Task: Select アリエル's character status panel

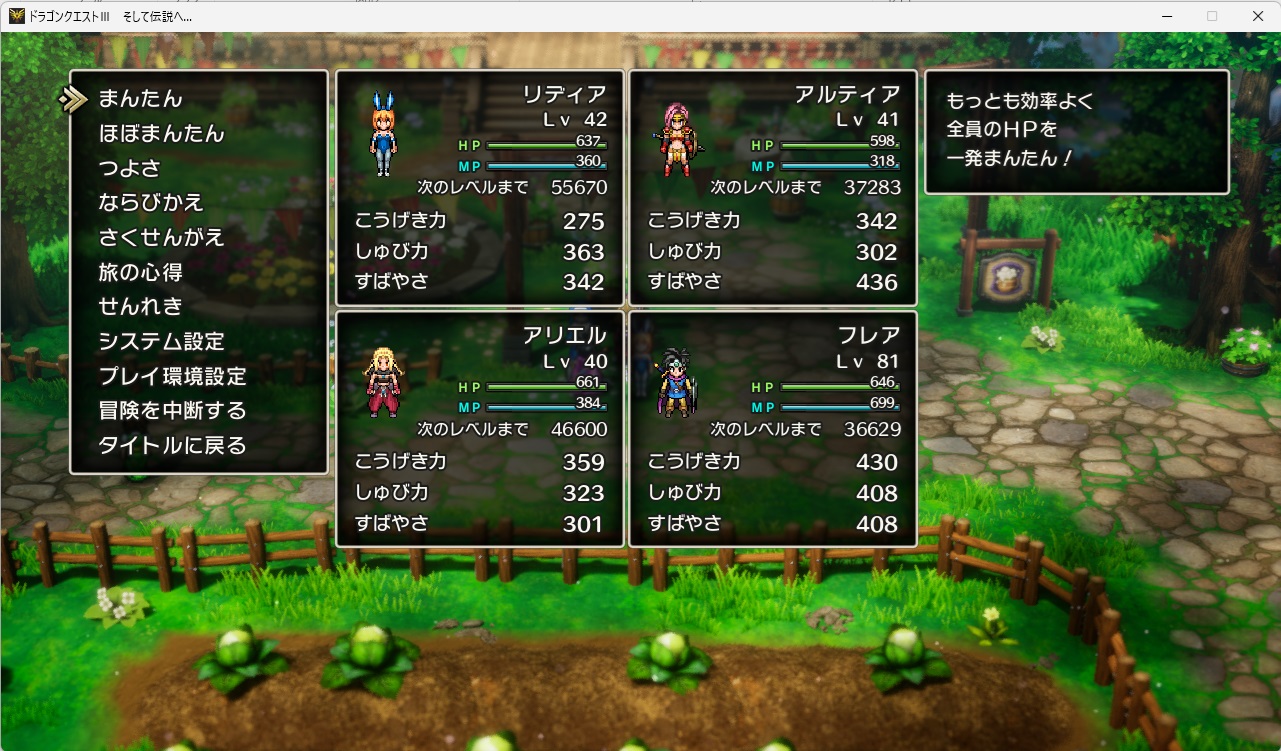Action: [x=479, y=428]
